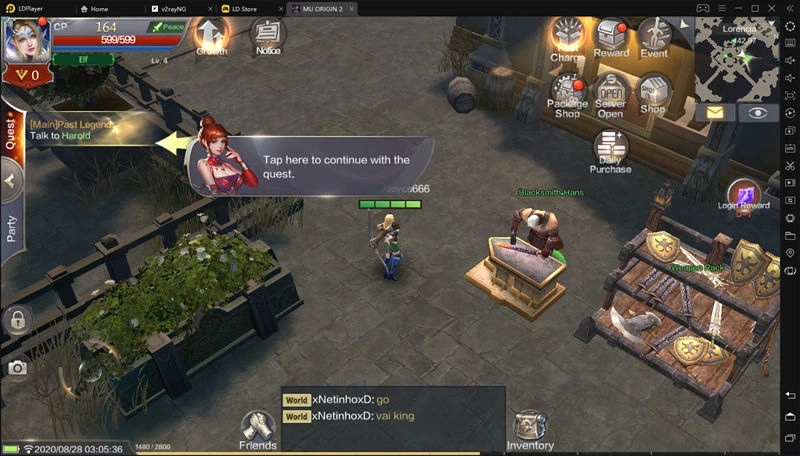Viewport: 800px width, 456px height.
Task: Toggle the eye visibility button
Action: (758, 112)
